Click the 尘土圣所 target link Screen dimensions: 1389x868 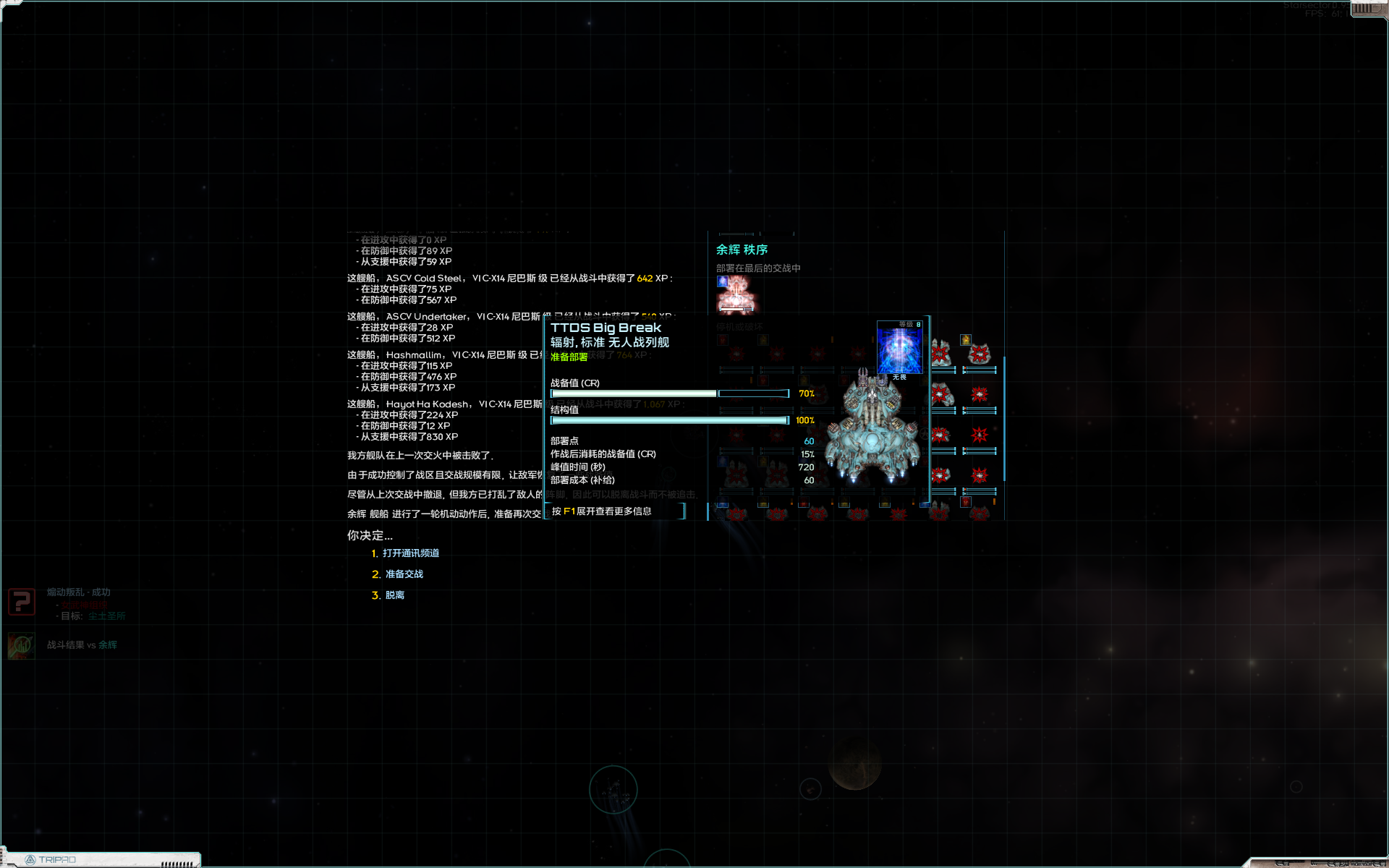pos(106,616)
